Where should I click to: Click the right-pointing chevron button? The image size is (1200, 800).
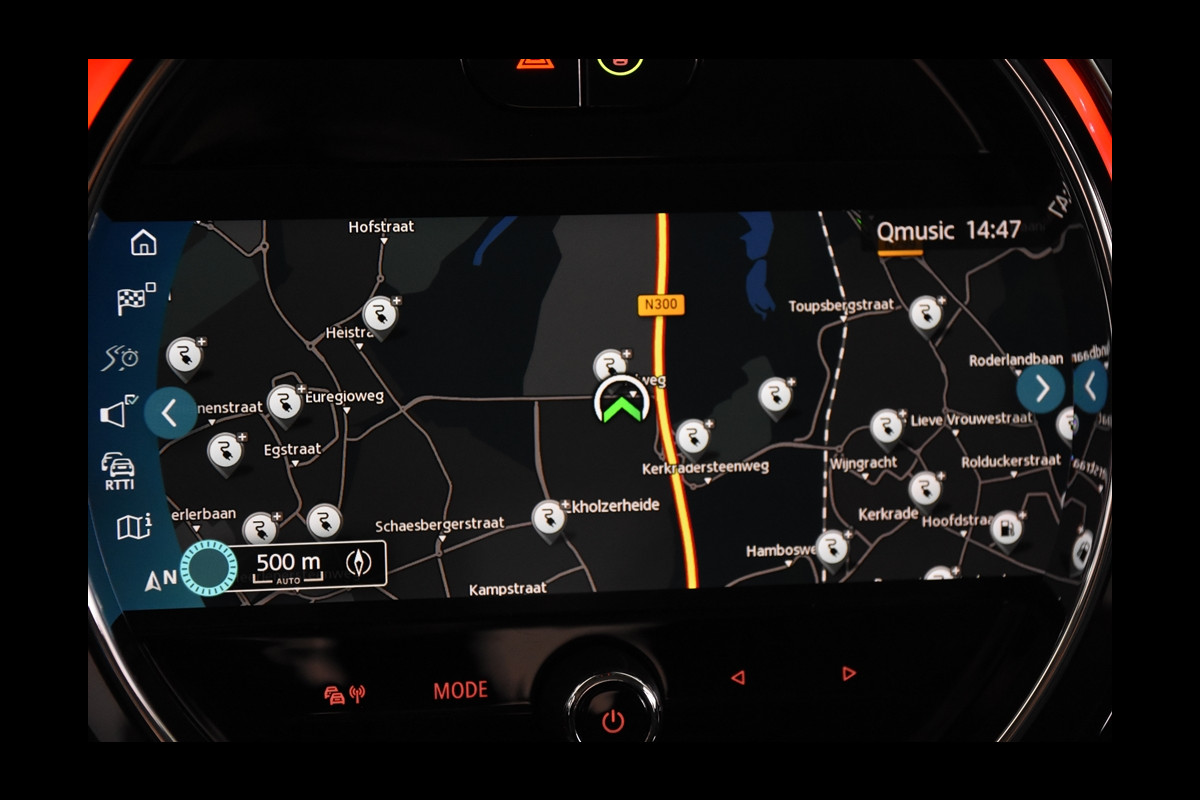click(x=1041, y=388)
